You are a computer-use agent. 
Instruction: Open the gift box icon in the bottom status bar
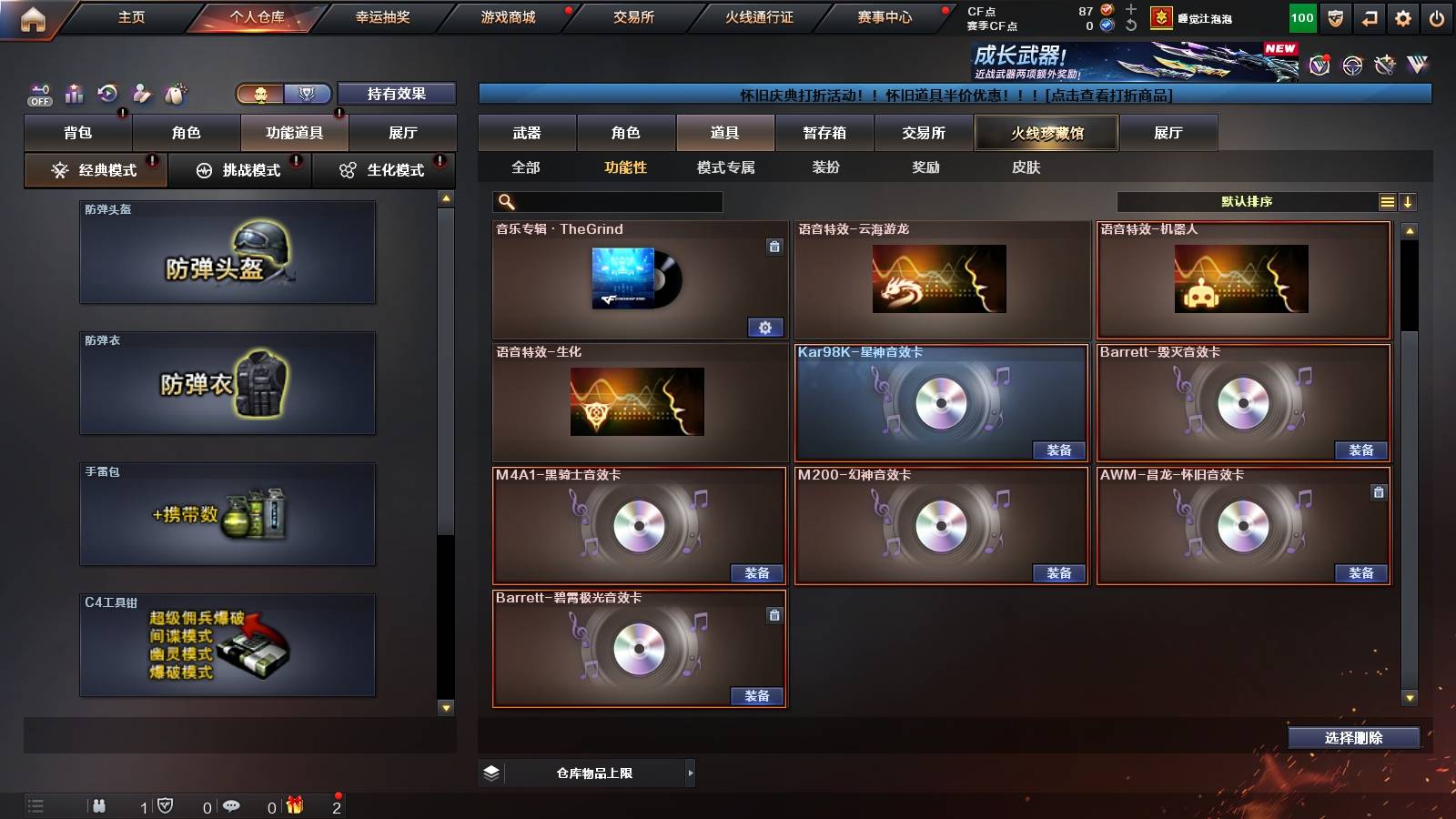[x=293, y=804]
